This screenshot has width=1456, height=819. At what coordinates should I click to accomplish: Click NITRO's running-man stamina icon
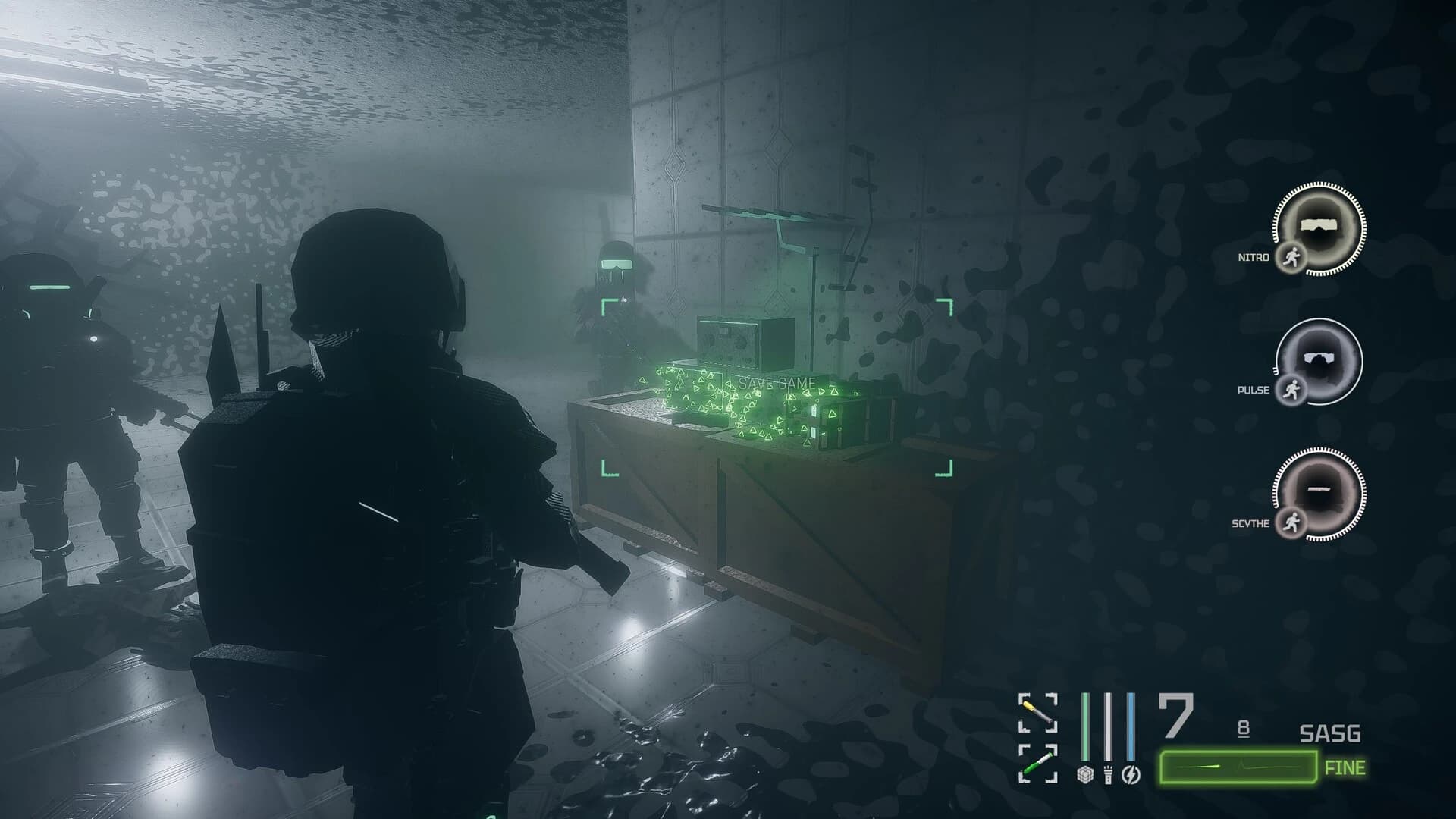pos(1293,258)
